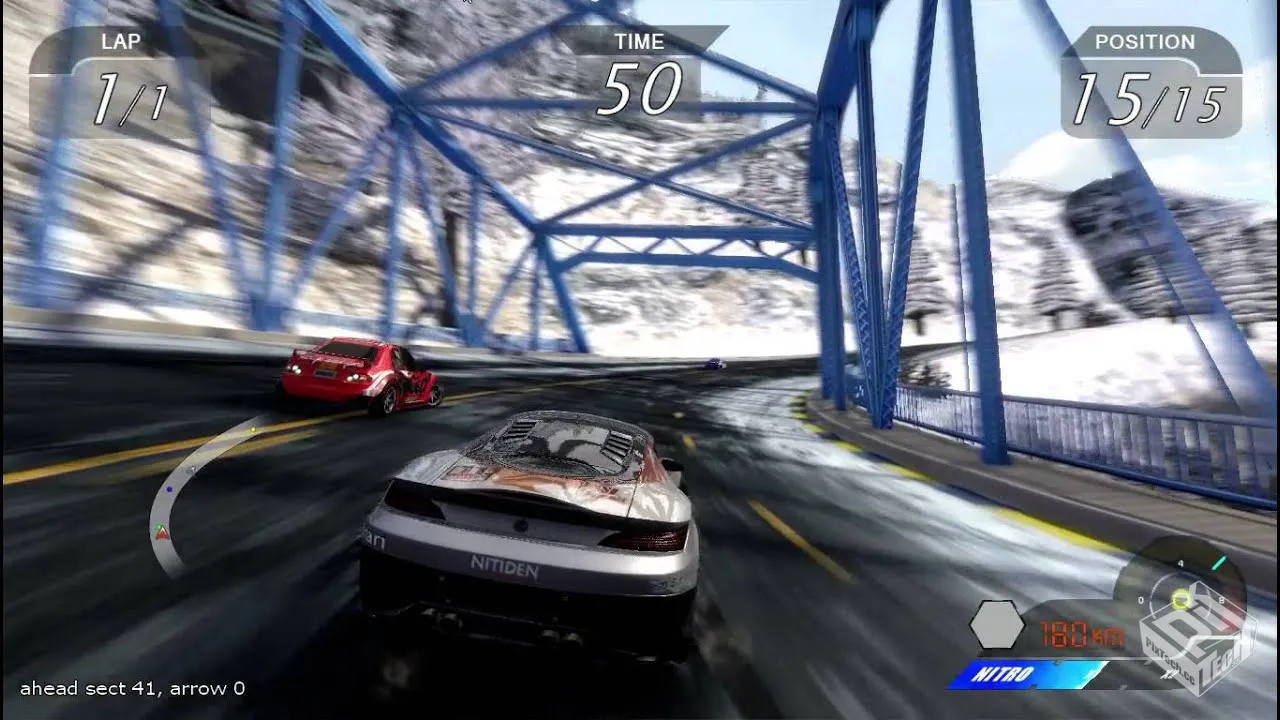The image size is (1280, 720).
Task: Select the grey hexagon item icon
Action: coord(997,627)
